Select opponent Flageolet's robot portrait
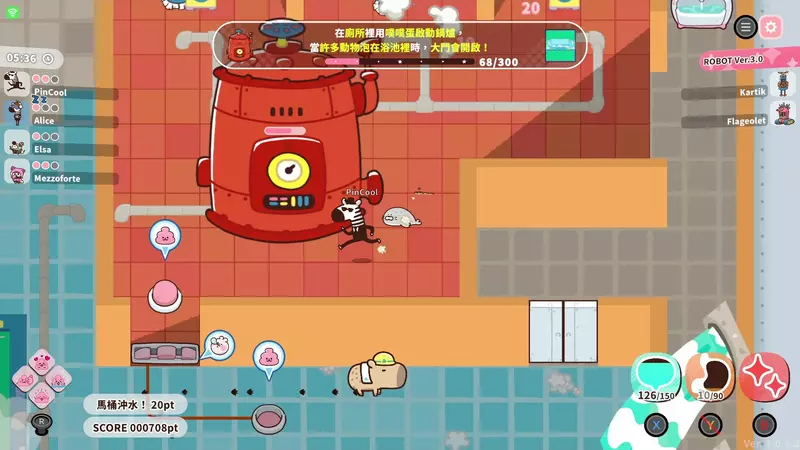 pos(782,120)
